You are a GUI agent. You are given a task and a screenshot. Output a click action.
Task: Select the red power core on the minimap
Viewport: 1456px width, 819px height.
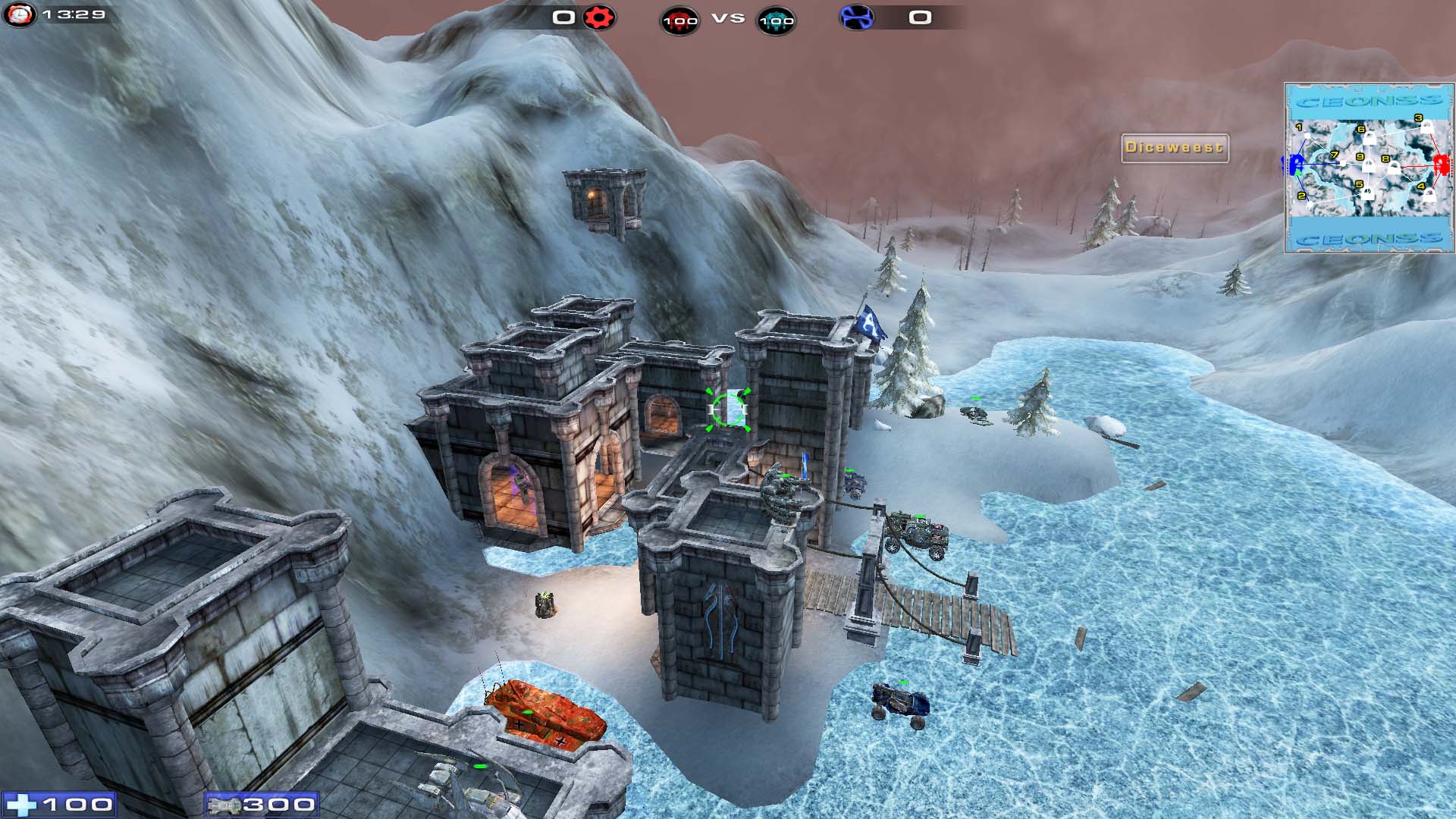tap(1441, 164)
